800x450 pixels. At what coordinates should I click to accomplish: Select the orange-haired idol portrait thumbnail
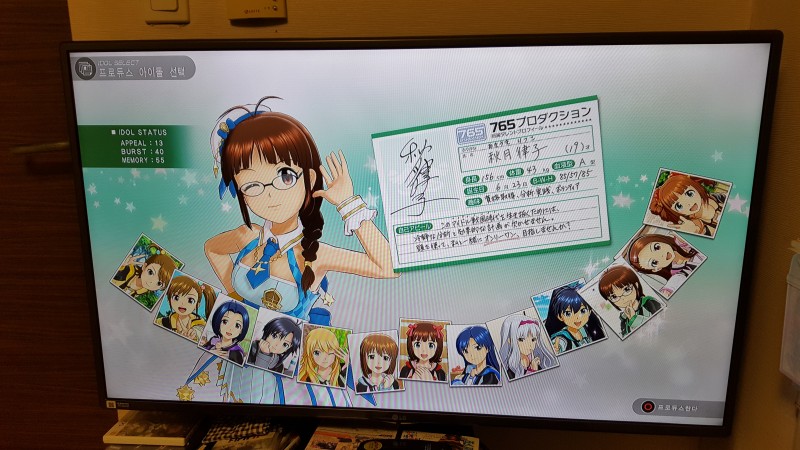point(687,203)
